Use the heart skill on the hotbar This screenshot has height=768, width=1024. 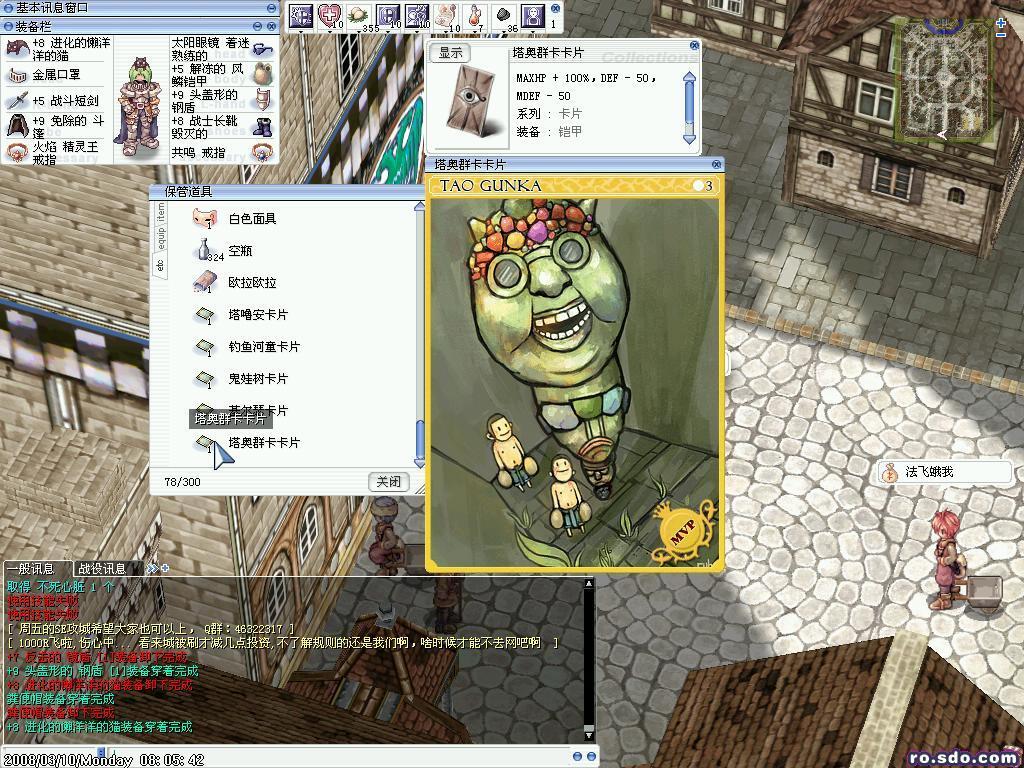(329, 16)
